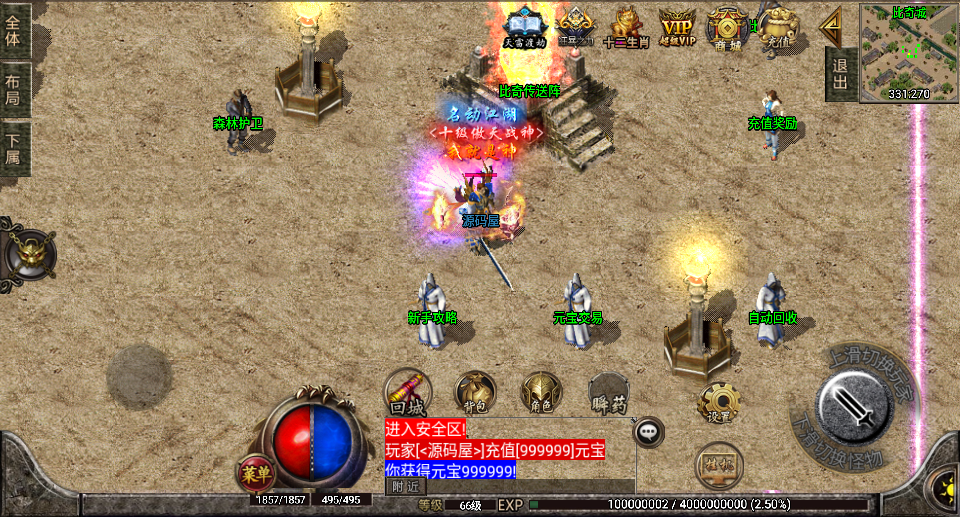960x517 pixels.
Task: Open the 十二生肖 zodiac icon
Action: (626, 27)
